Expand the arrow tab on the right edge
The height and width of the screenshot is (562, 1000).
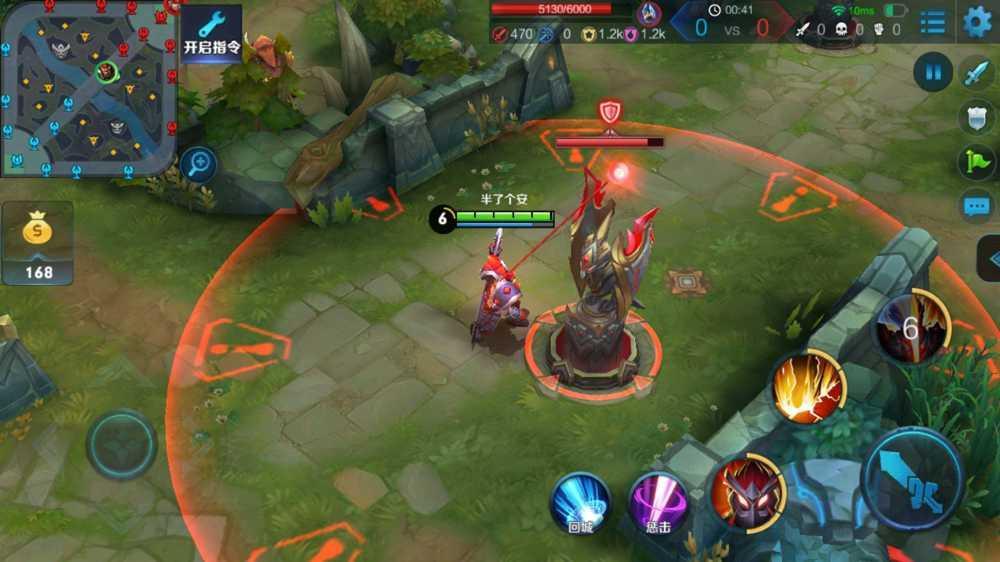click(x=989, y=259)
